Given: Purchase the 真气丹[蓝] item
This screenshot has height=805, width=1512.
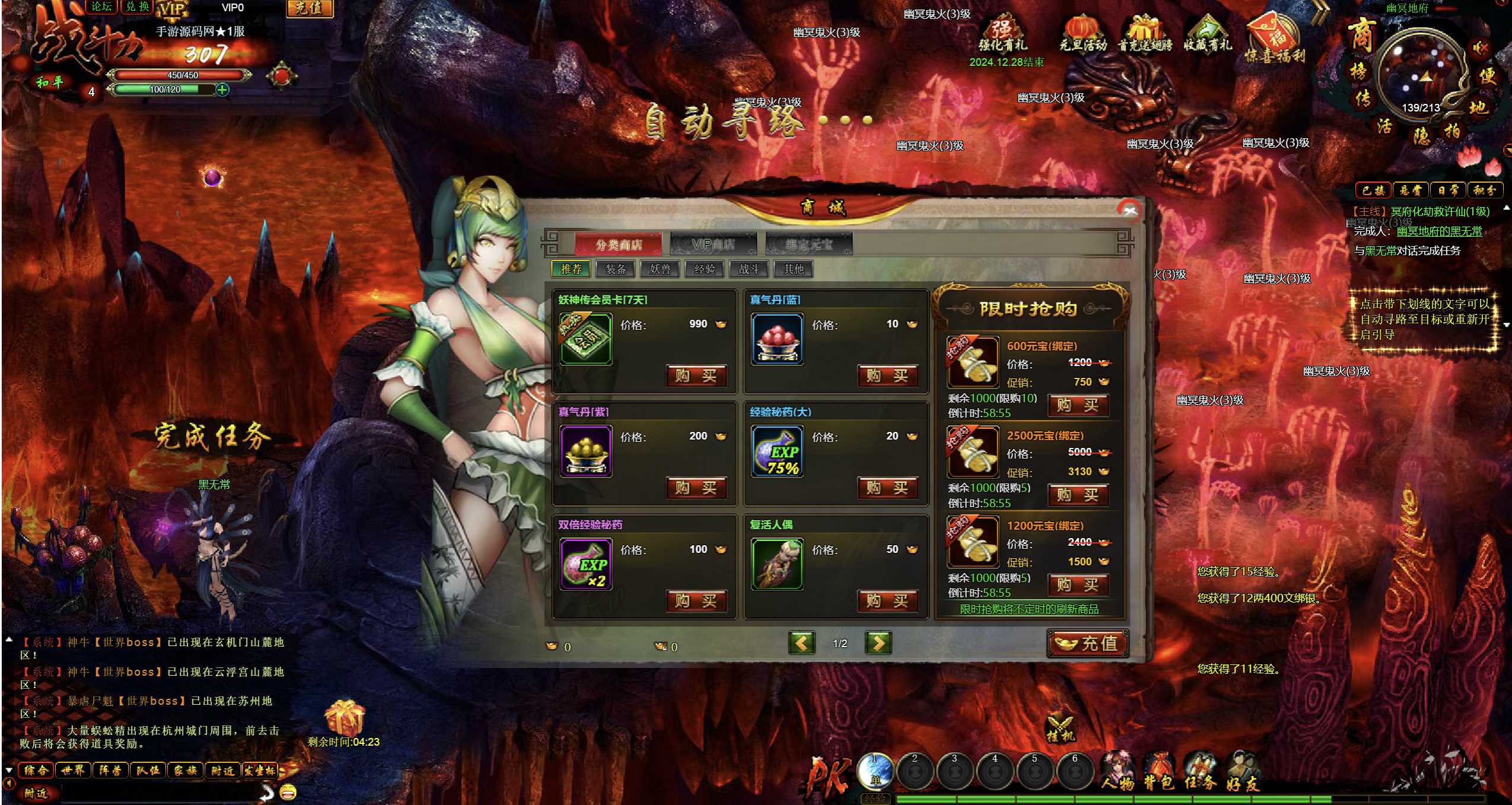Looking at the screenshot, I should click(x=887, y=376).
